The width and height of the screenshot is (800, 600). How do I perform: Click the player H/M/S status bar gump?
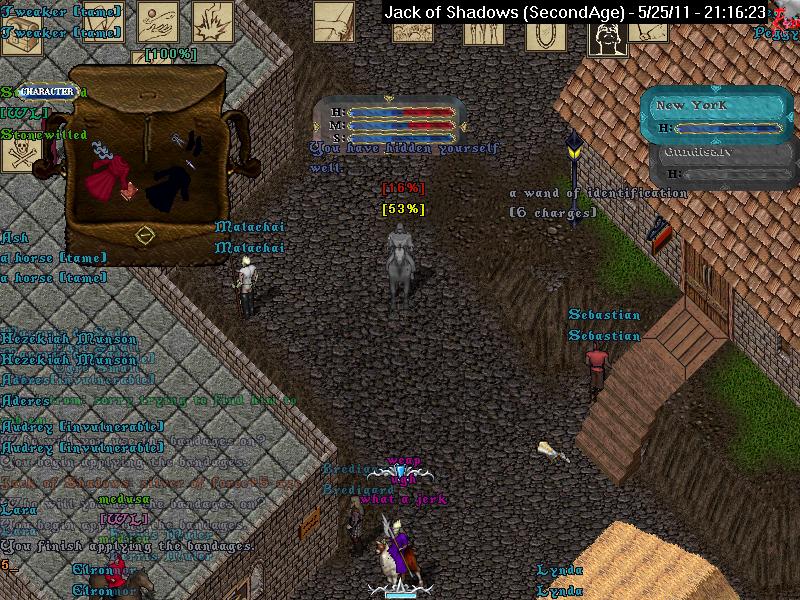click(390, 120)
